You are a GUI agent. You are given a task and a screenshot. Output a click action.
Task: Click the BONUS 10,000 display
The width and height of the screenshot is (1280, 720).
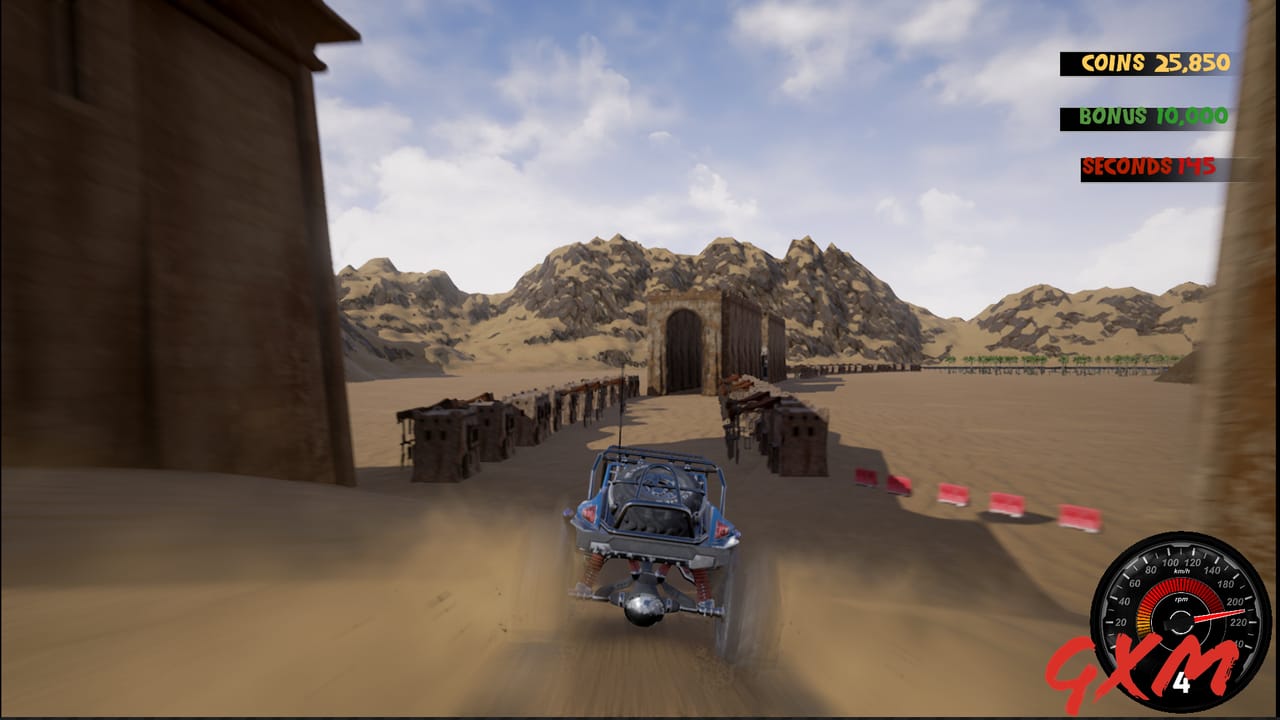(1150, 115)
